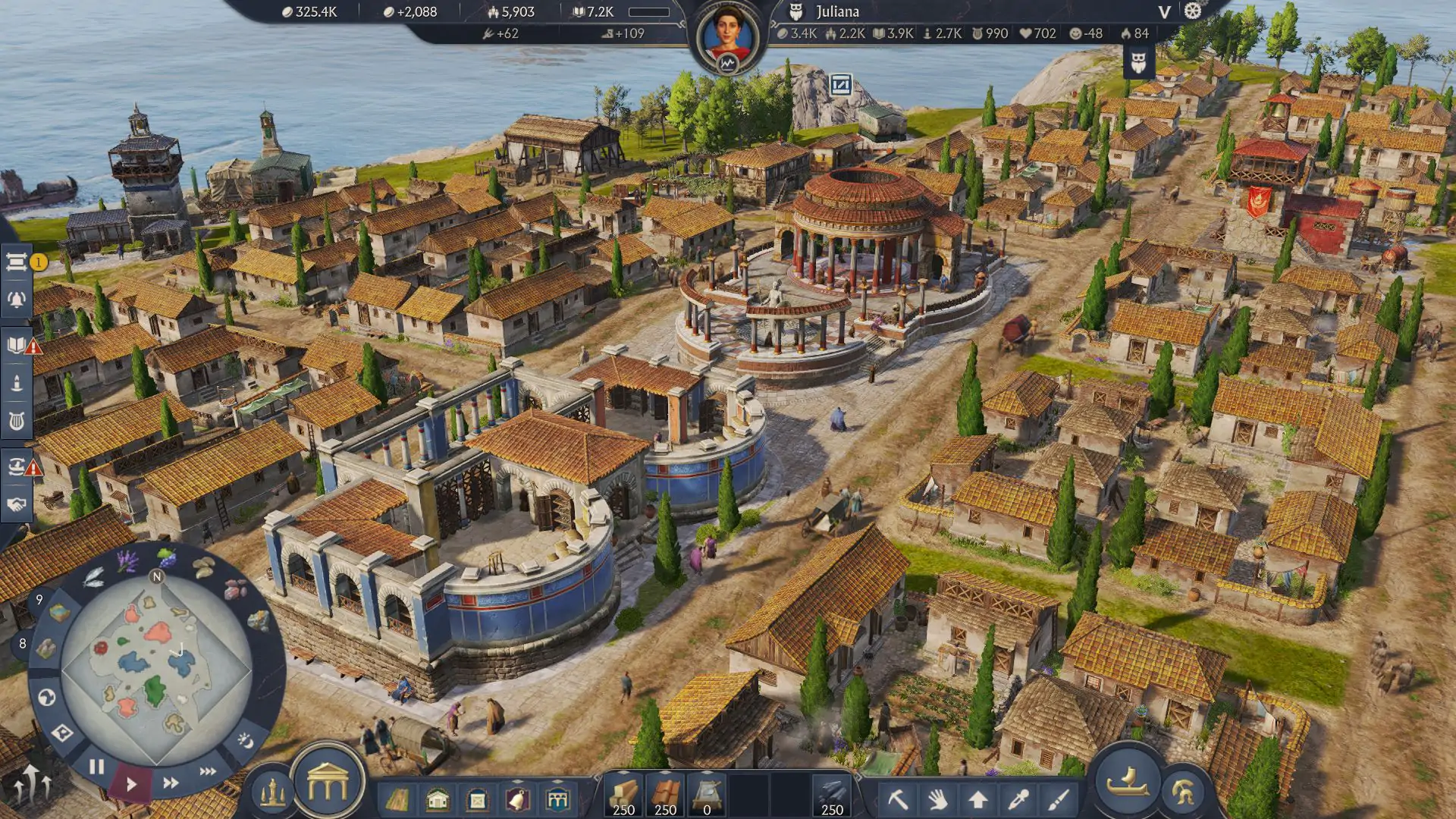1456x819 pixels.
Task: Select the road building tool
Action: coord(397,799)
